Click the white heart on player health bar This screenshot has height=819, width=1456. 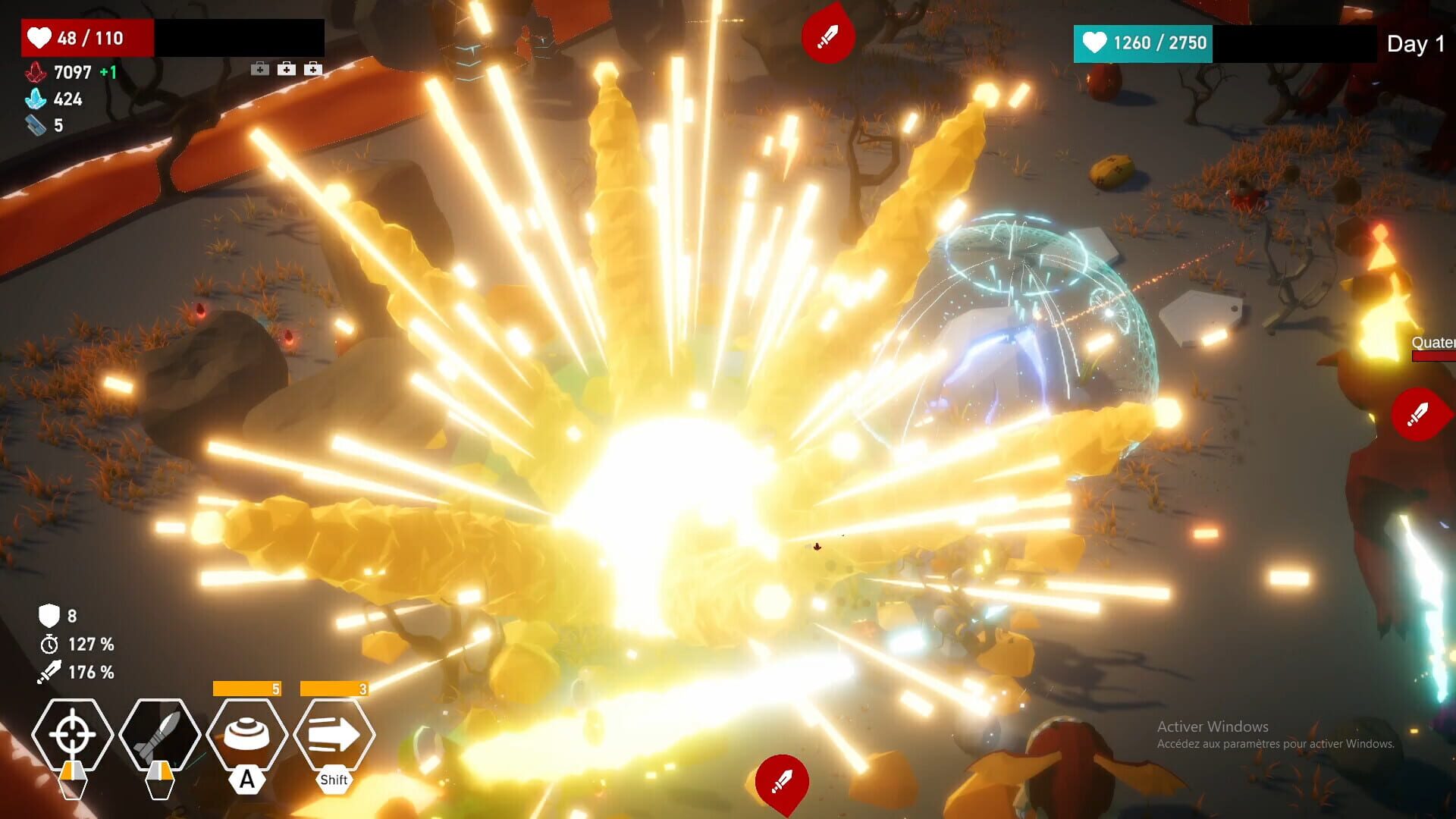pyautogui.click(x=38, y=37)
